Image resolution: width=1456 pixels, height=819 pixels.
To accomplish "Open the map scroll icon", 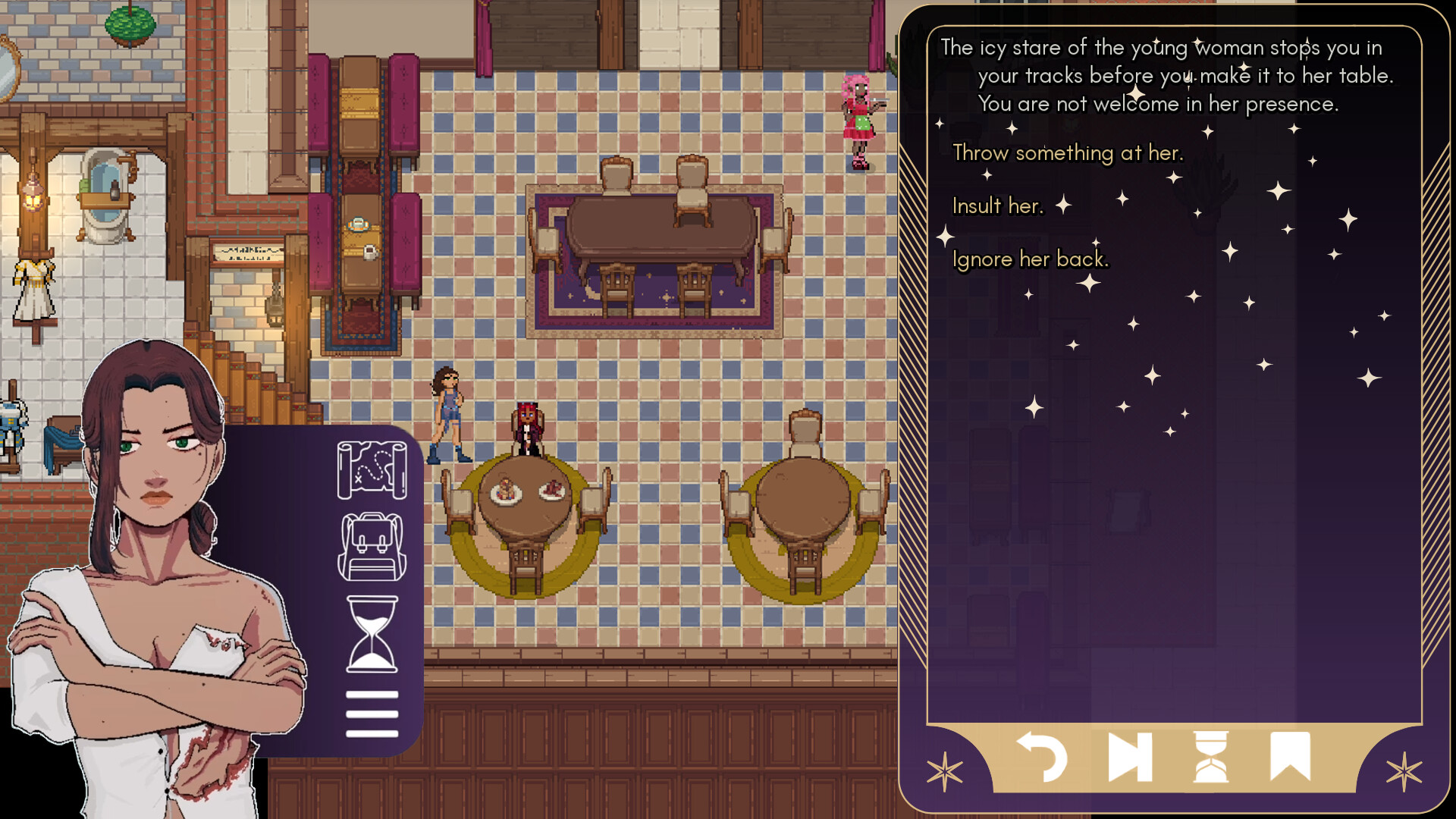I will coord(372,470).
